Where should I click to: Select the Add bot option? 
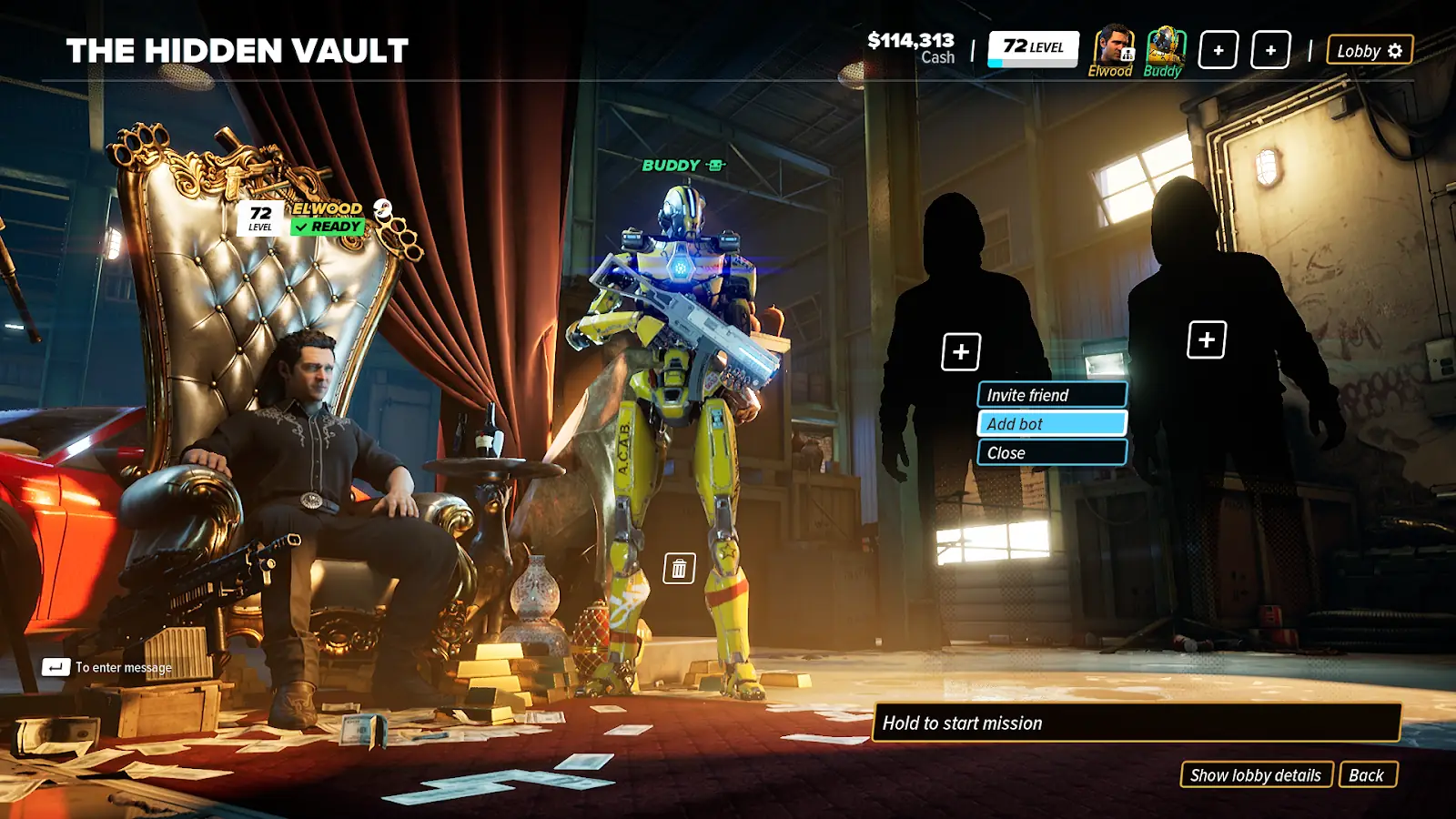point(1051,424)
